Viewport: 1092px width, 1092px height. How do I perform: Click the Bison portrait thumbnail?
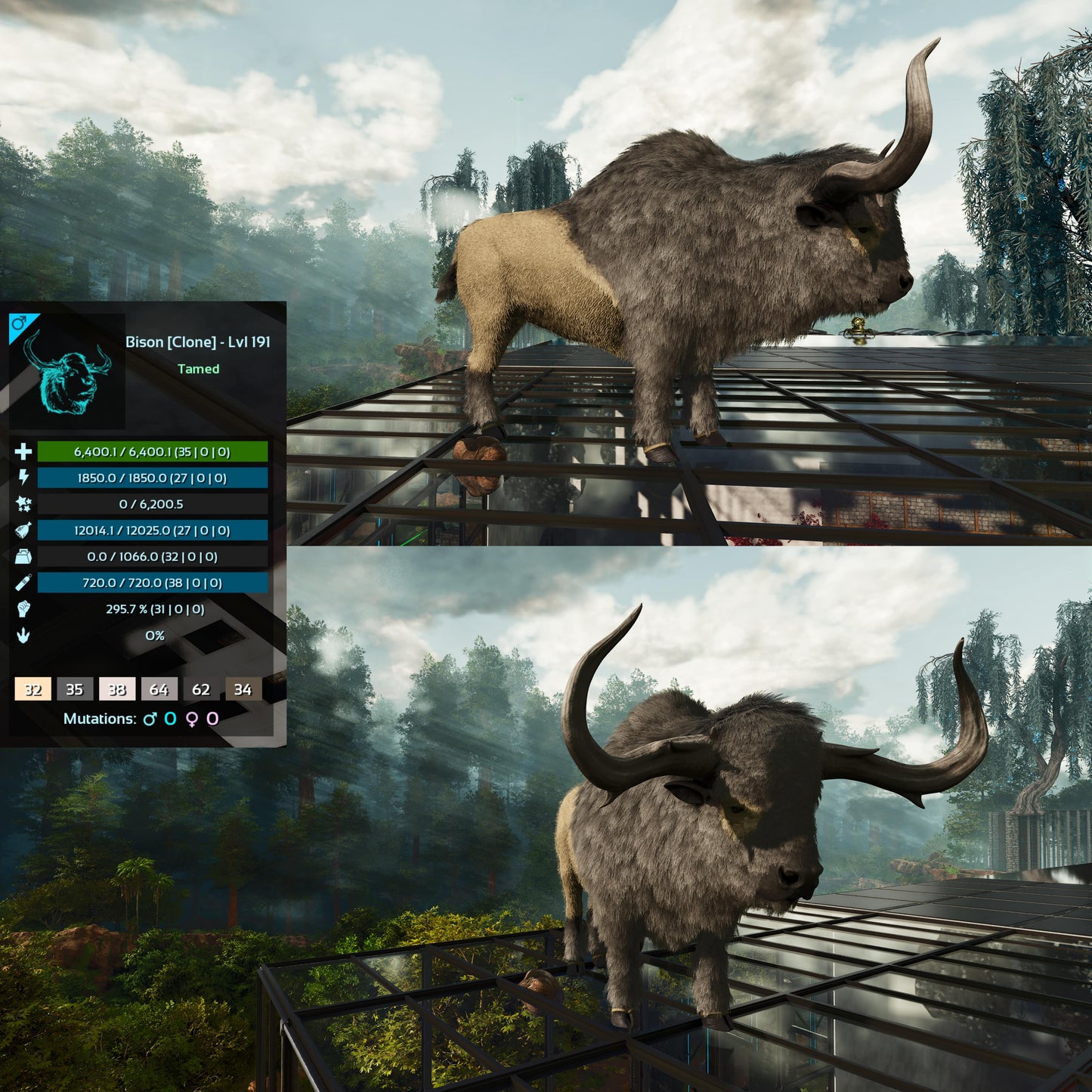[x=68, y=372]
